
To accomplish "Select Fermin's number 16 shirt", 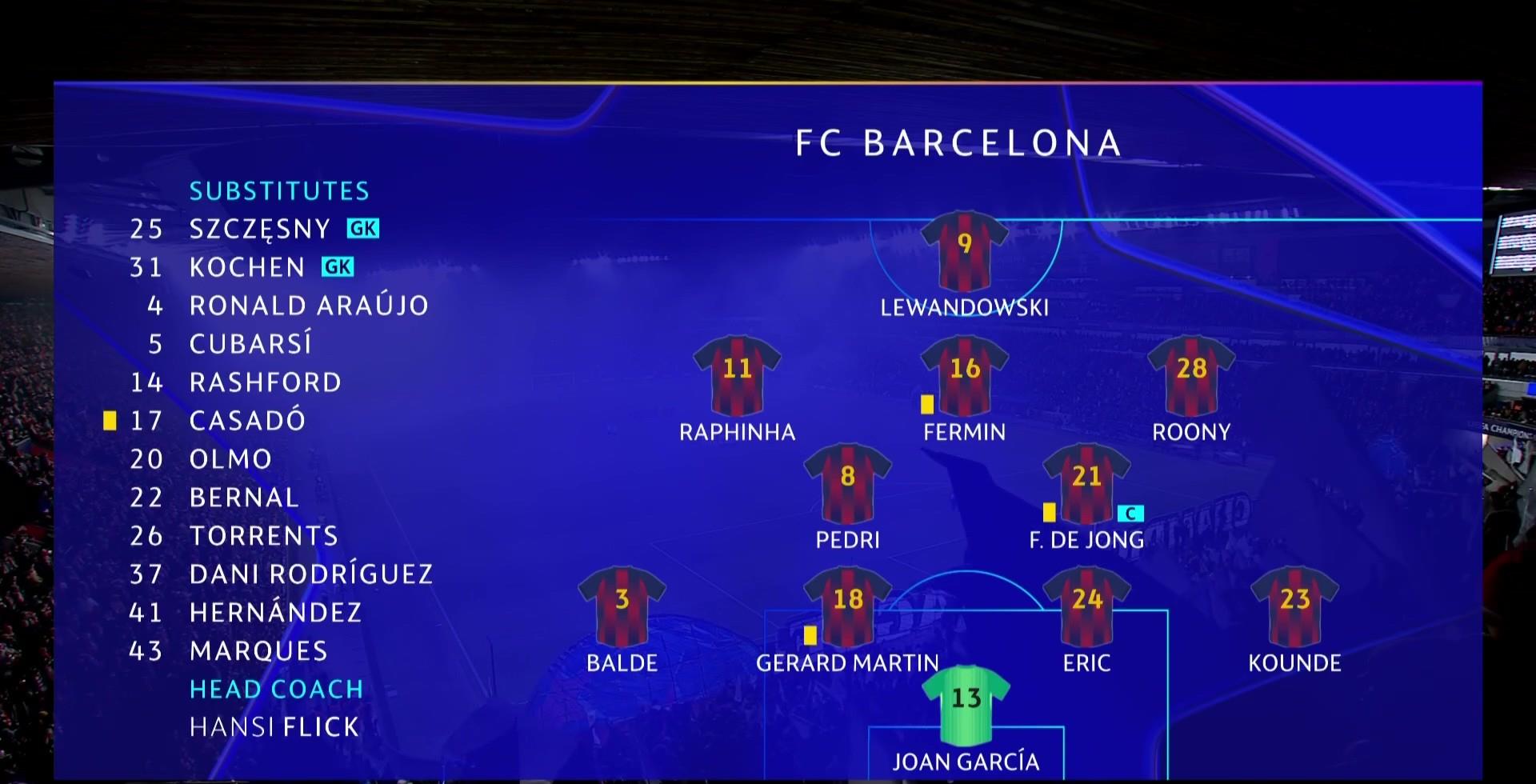I will pos(965,374).
